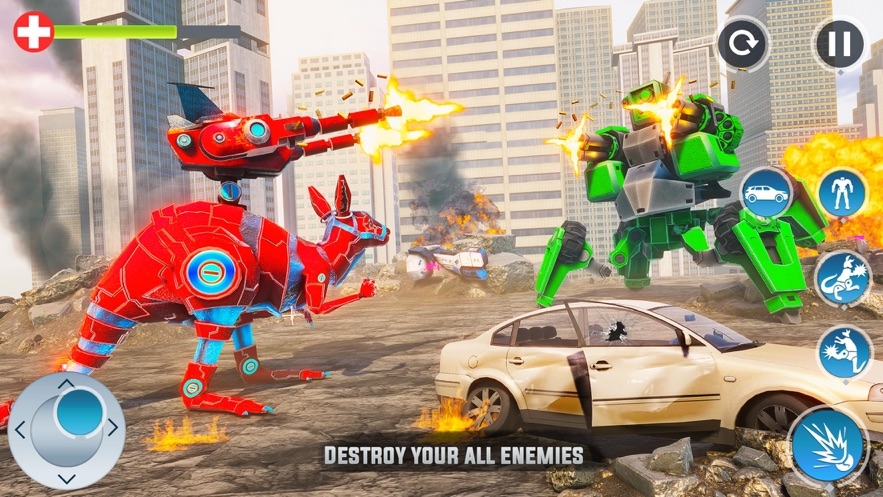Click the joystick's up arrow
The height and width of the screenshot is (497, 883).
coord(66,383)
